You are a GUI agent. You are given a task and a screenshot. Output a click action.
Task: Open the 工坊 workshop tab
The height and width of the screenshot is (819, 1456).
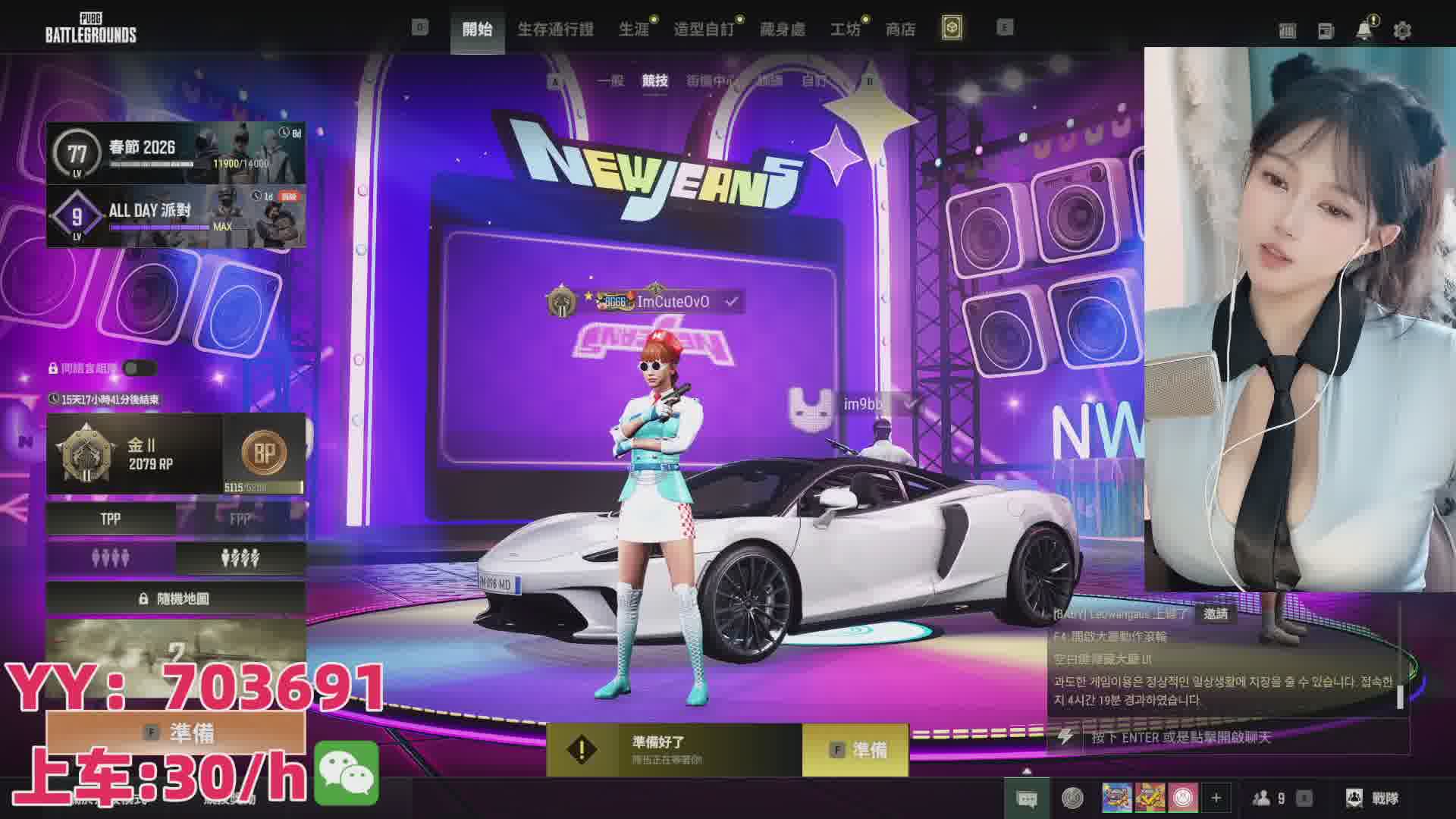coord(845,29)
